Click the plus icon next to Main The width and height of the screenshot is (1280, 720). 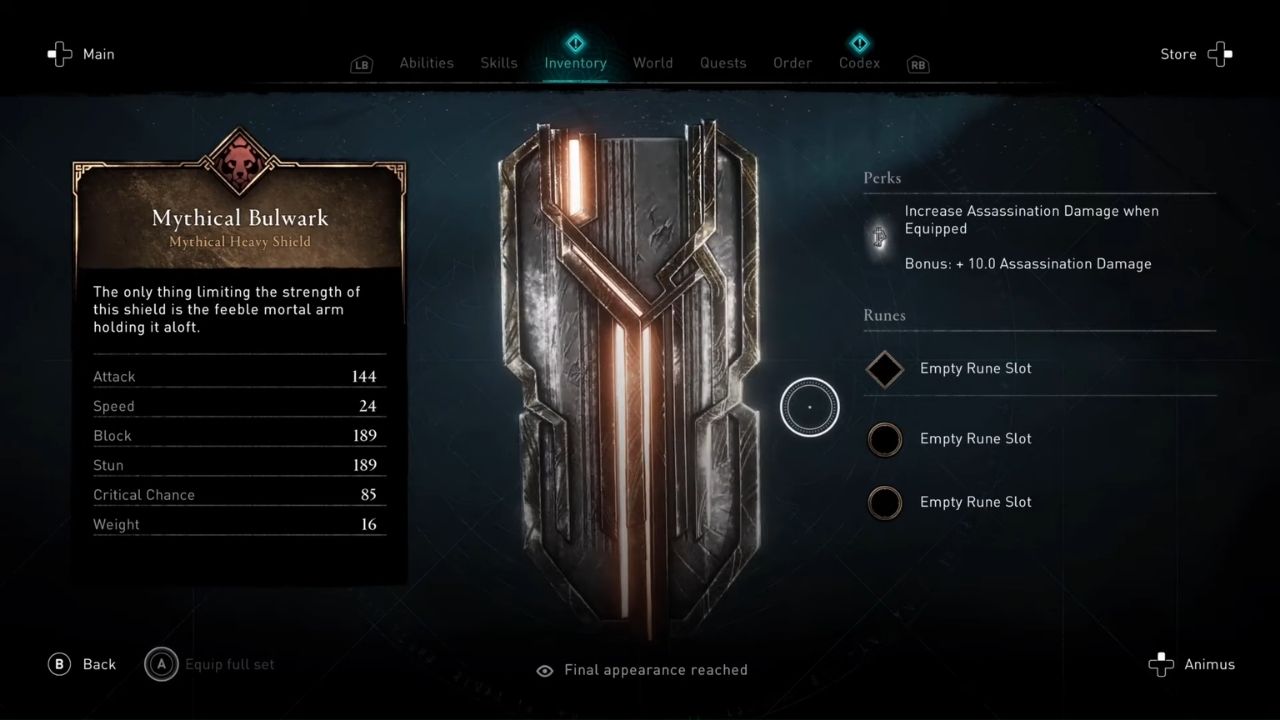pyautogui.click(x=56, y=54)
